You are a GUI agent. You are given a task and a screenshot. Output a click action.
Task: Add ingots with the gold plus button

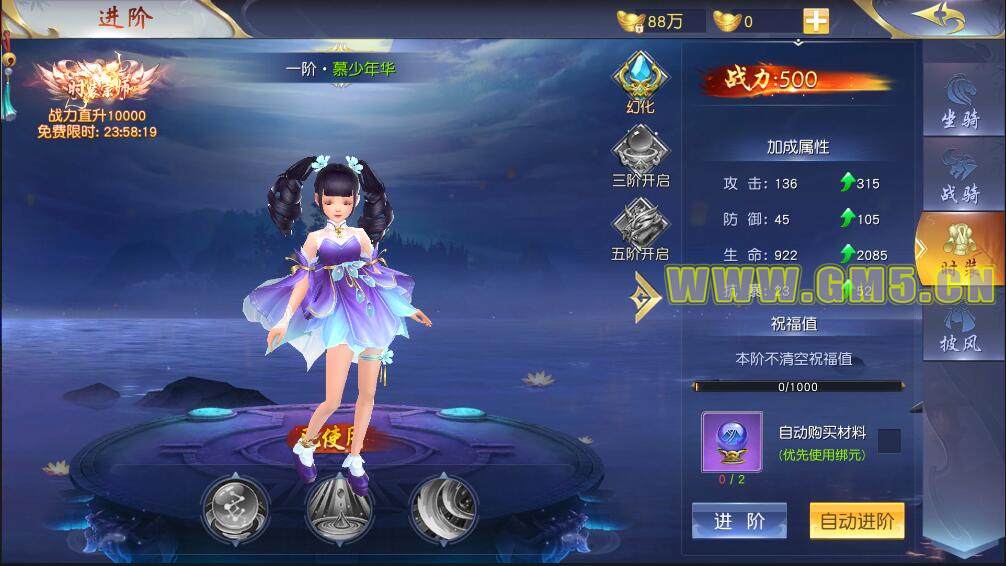[816, 21]
